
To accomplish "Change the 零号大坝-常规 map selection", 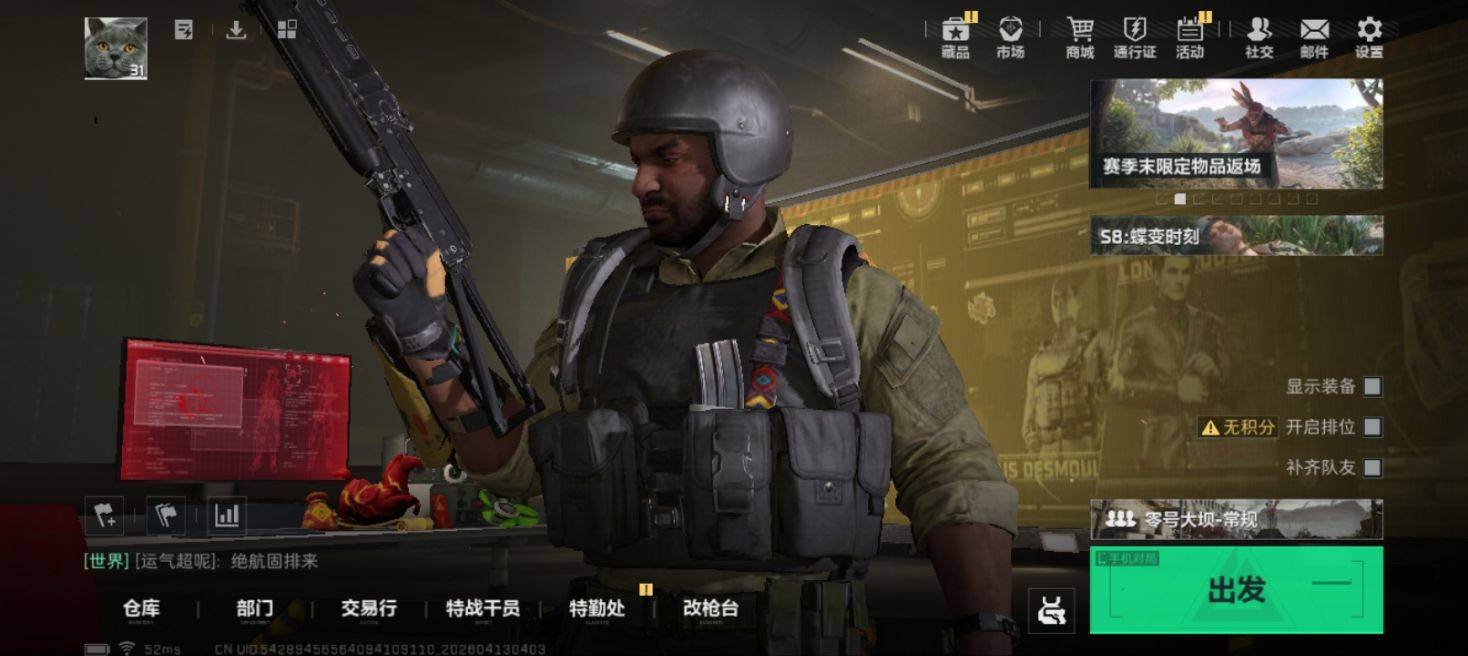I will tap(1236, 519).
